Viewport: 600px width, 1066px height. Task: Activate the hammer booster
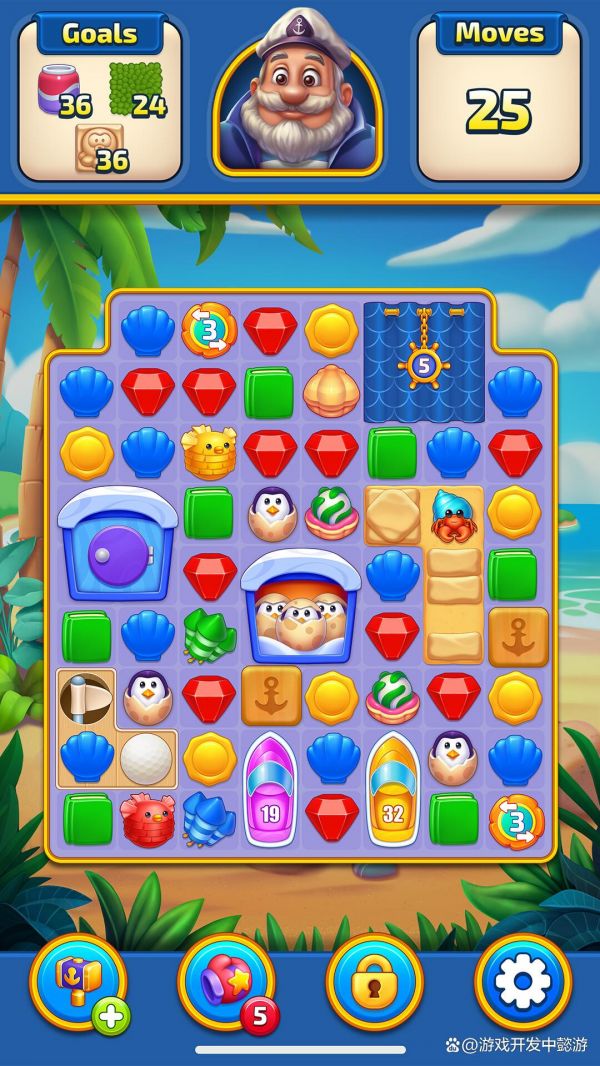point(78,981)
